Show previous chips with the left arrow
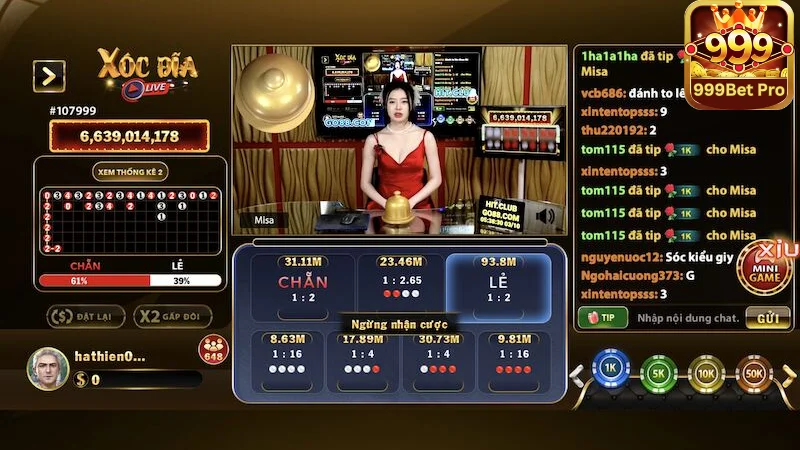Image resolution: width=800 pixels, height=450 pixels. pyautogui.click(x=576, y=376)
